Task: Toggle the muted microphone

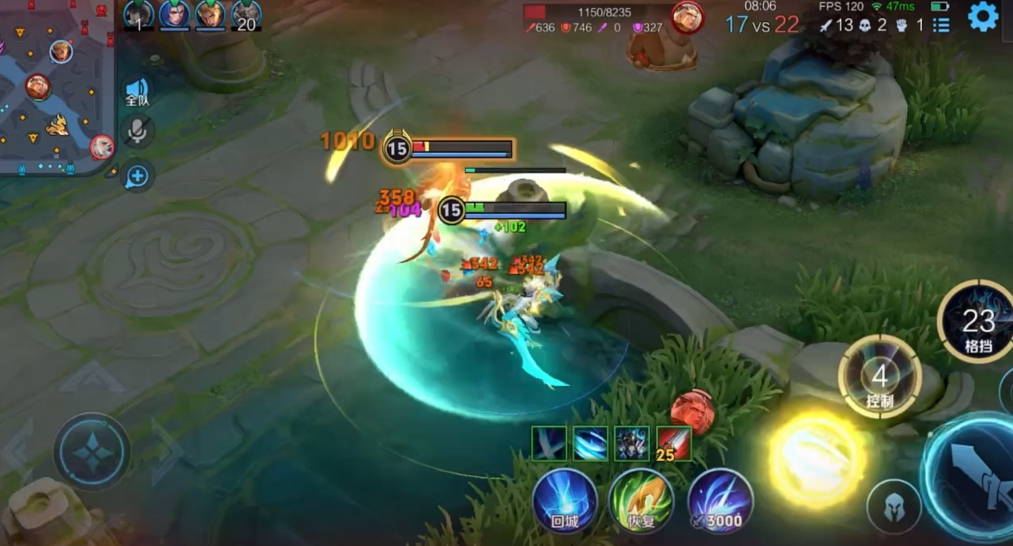Action: (x=137, y=131)
